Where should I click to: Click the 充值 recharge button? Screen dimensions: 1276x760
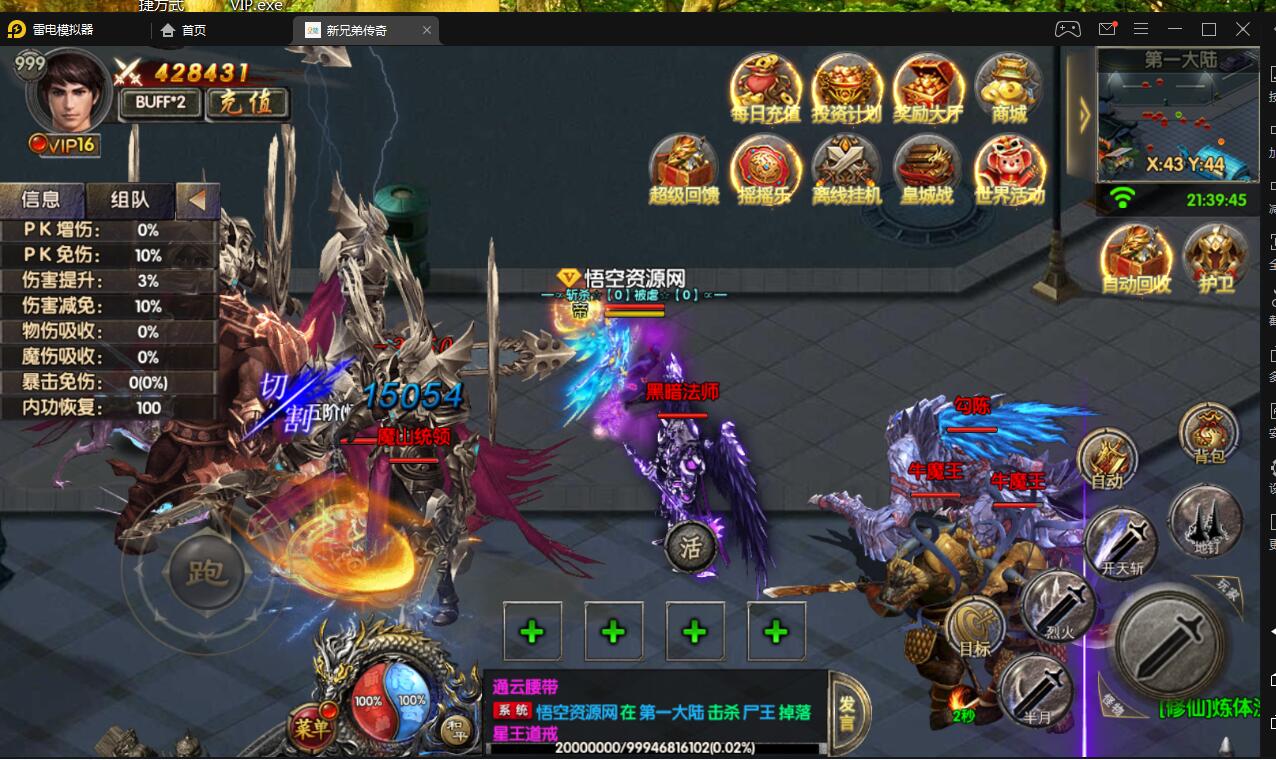tap(247, 102)
